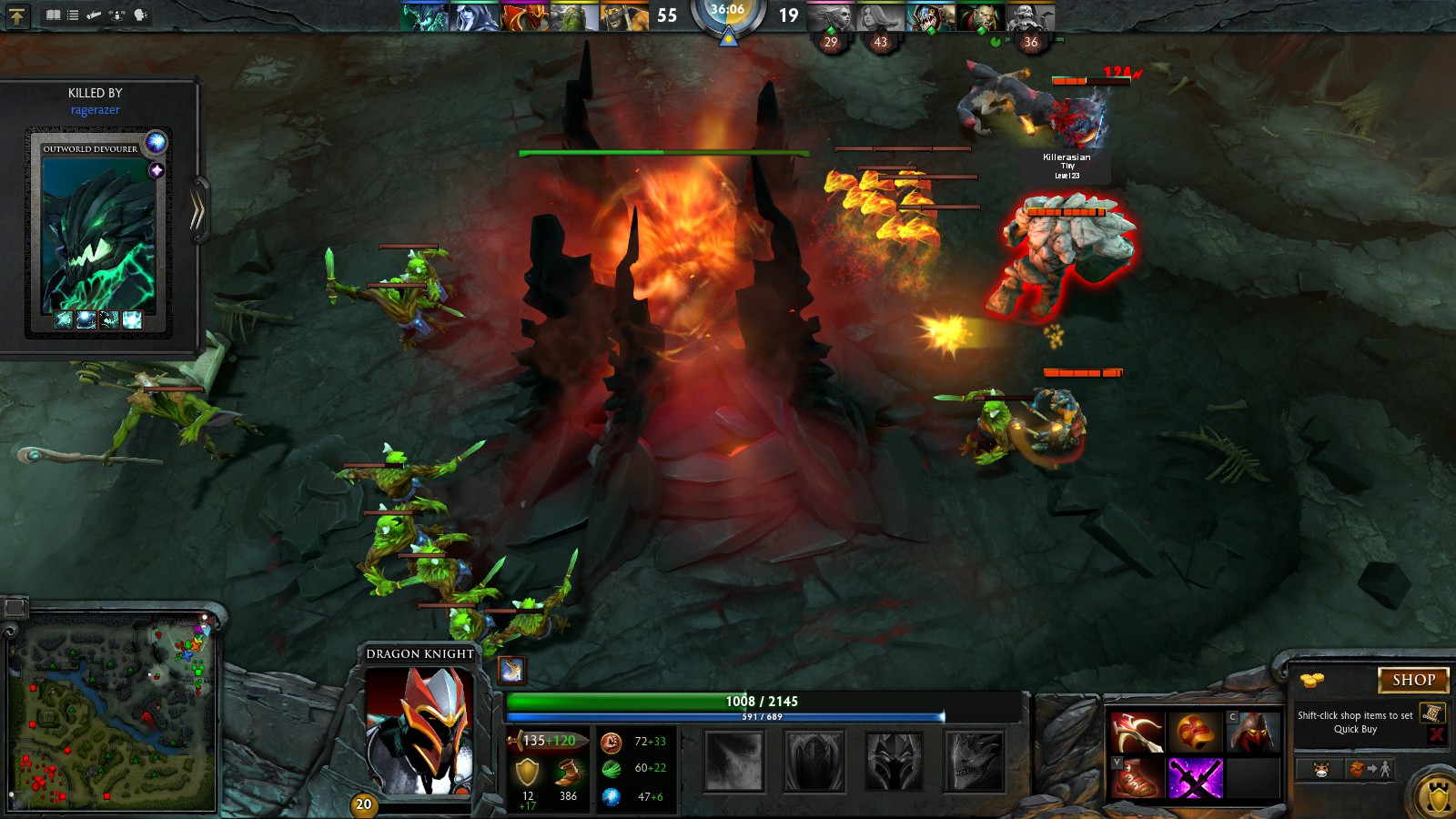Select the Dragon Knight portrait
Screen dimensions: 1456x819
(x=419, y=730)
